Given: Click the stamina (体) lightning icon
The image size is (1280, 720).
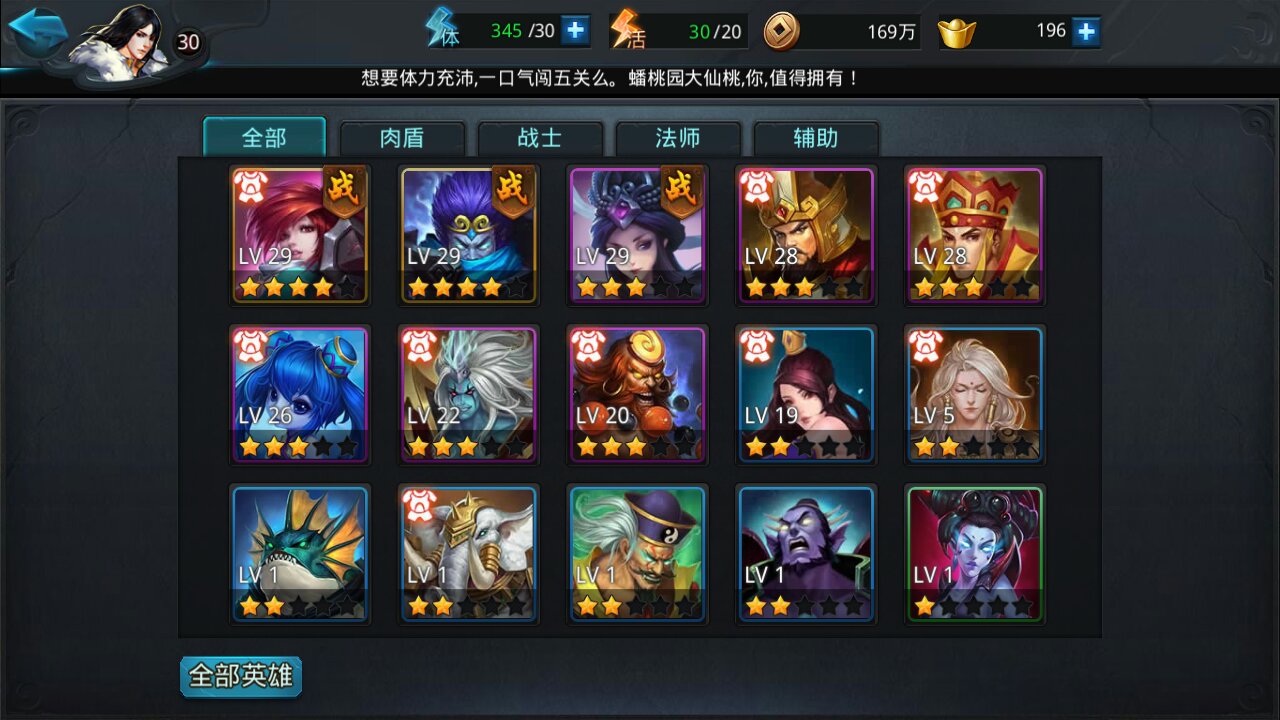Looking at the screenshot, I should pos(440,30).
